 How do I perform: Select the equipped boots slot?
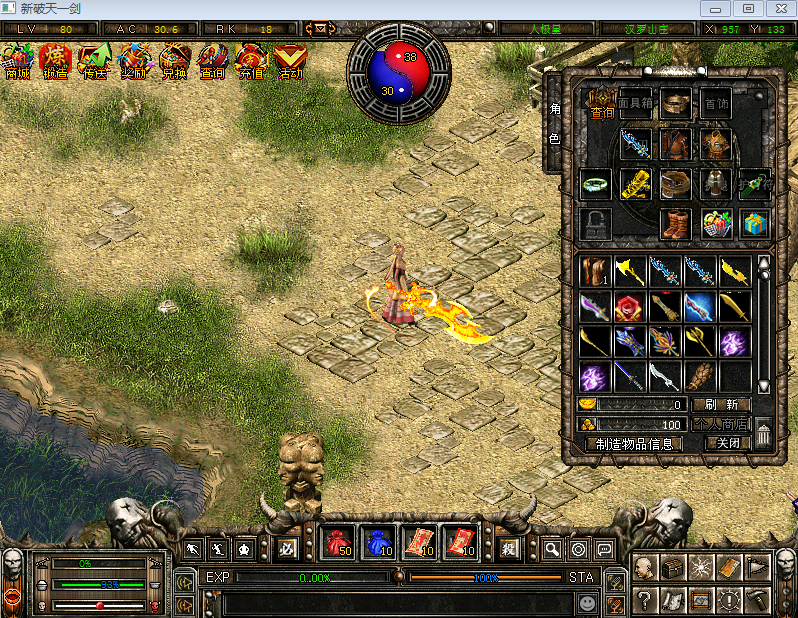pyautogui.click(x=676, y=223)
